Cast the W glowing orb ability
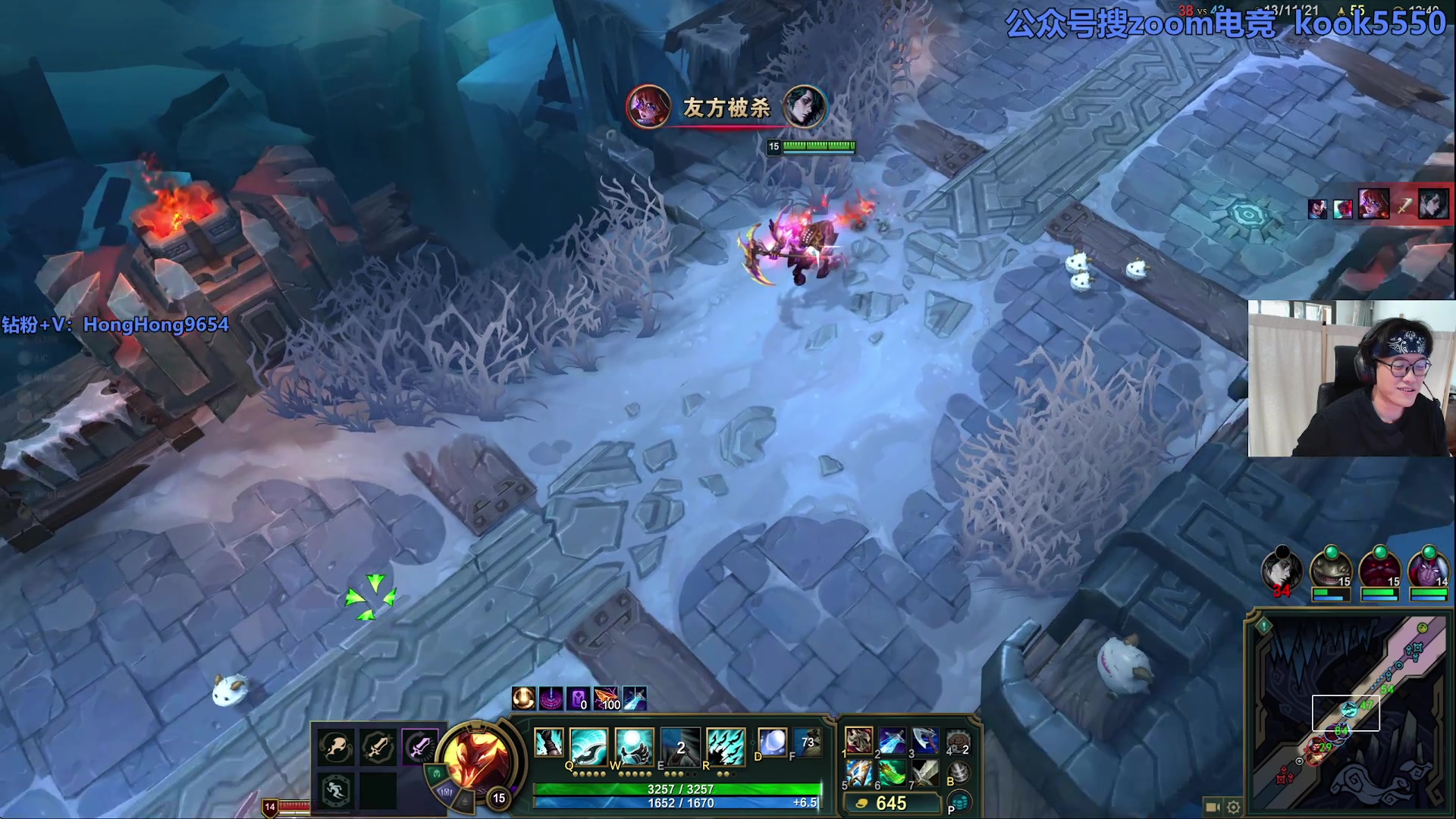Viewport: 1456px width, 819px height. 634,745
